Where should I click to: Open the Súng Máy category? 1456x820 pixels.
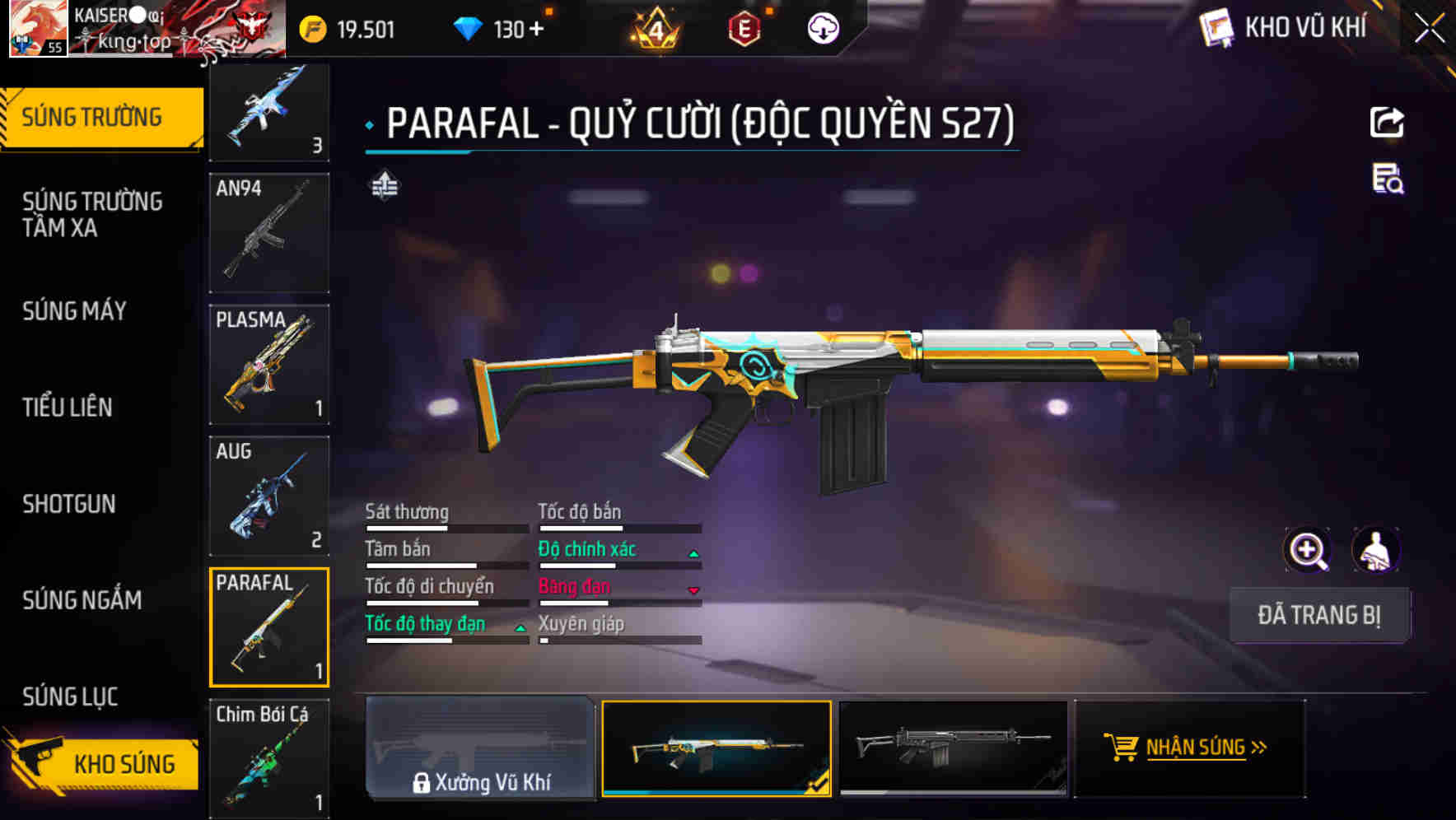[74, 311]
